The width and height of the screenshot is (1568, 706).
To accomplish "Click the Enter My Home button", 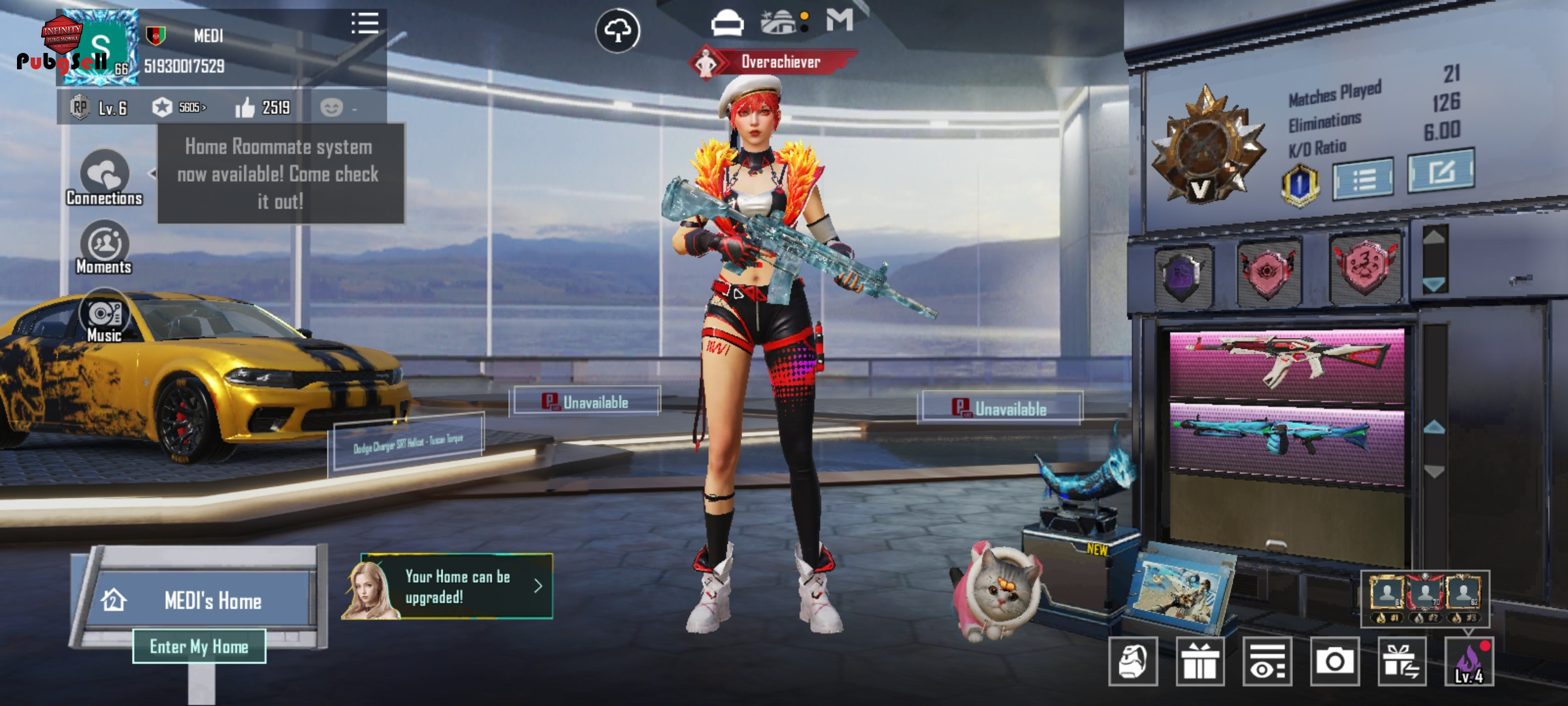I will coord(199,647).
